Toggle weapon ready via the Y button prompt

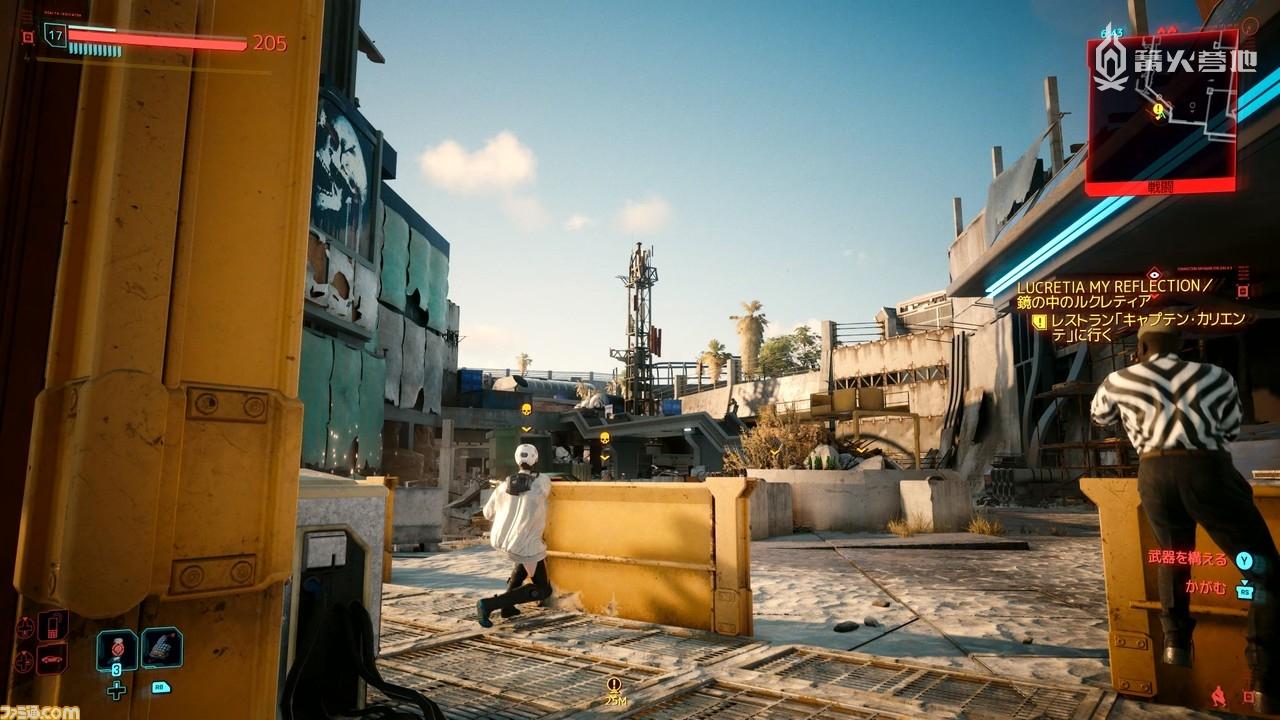coord(1243,561)
